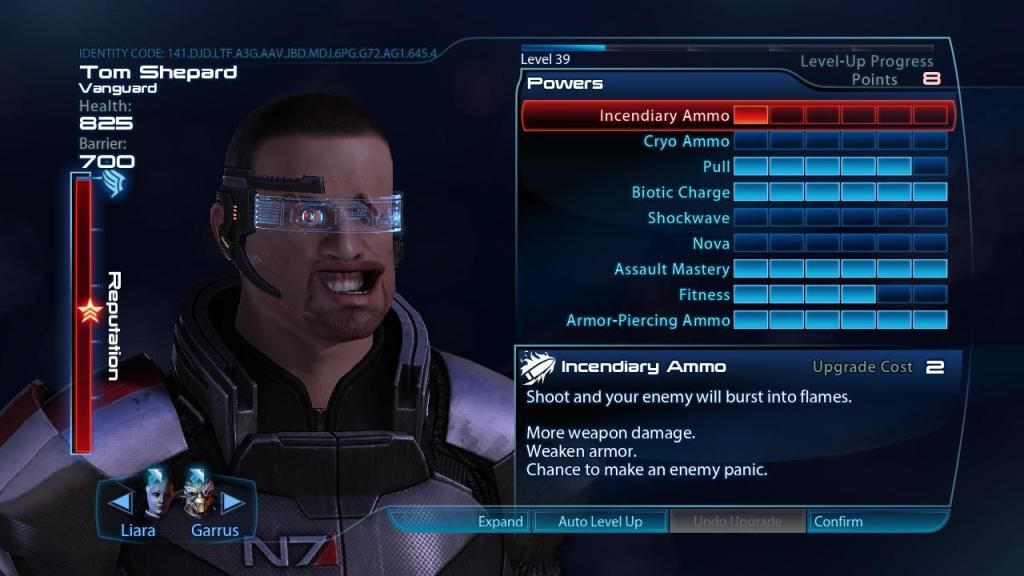The image size is (1024, 576).
Task: Activate Auto Level Up
Action: click(600, 521)
